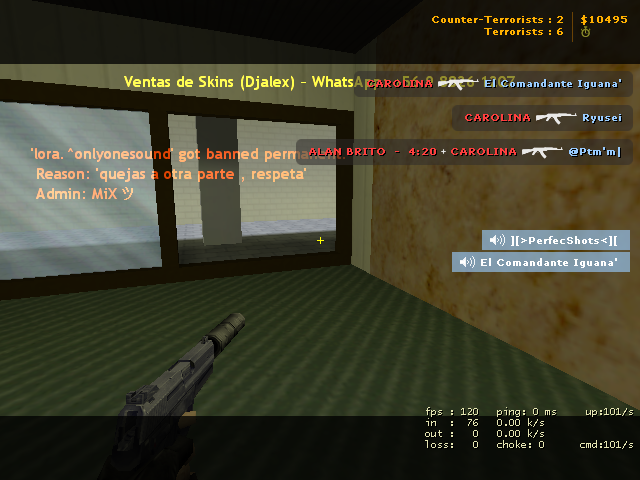
Task: Select the ][>PerfecShots<][ voice chat indicator
Action: coord(556,240)
